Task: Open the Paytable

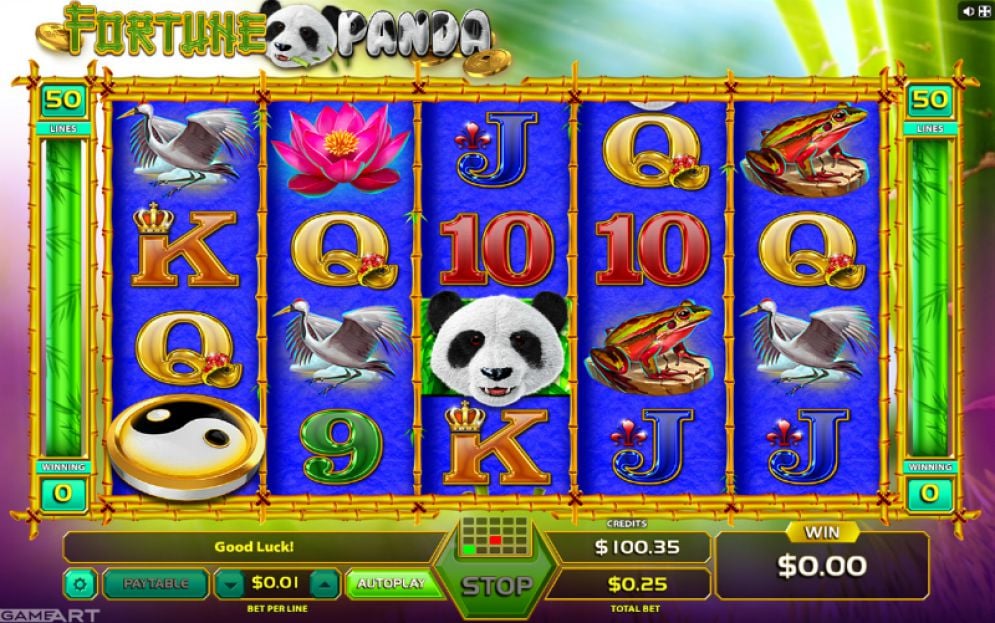Action: 155,583
